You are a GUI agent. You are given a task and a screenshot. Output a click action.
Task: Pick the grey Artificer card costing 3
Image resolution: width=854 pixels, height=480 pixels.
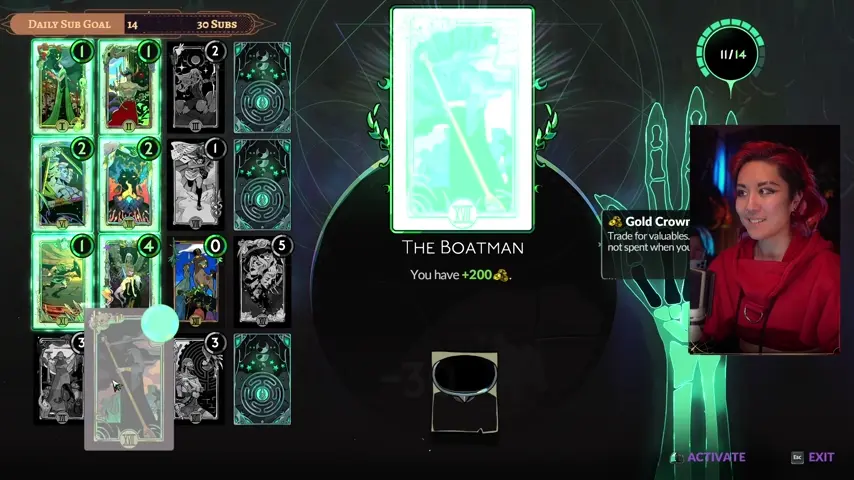pos(200,380)
